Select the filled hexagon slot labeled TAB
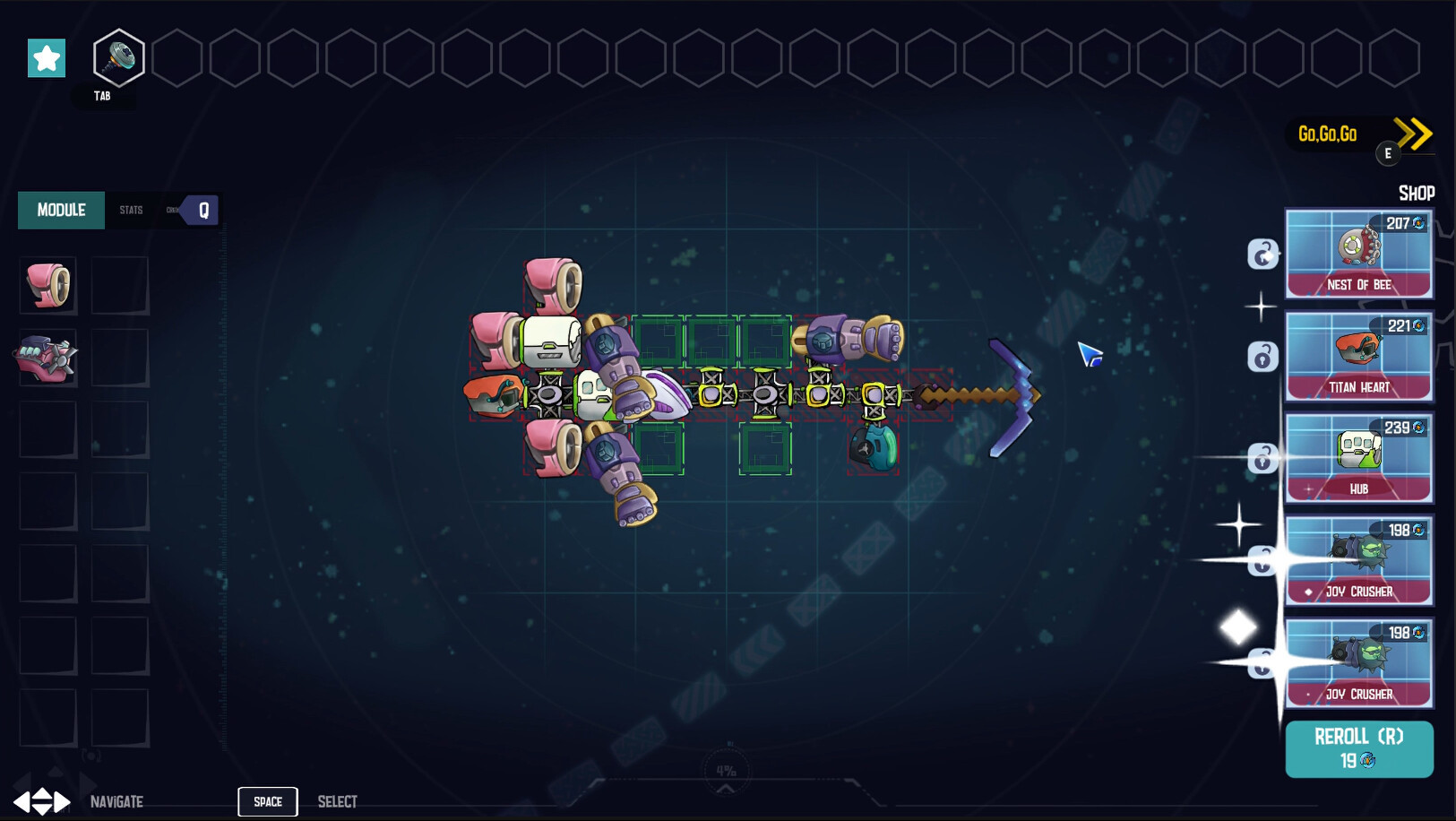The height and width of the screenshot is (821, 1456). coord(119,58)
